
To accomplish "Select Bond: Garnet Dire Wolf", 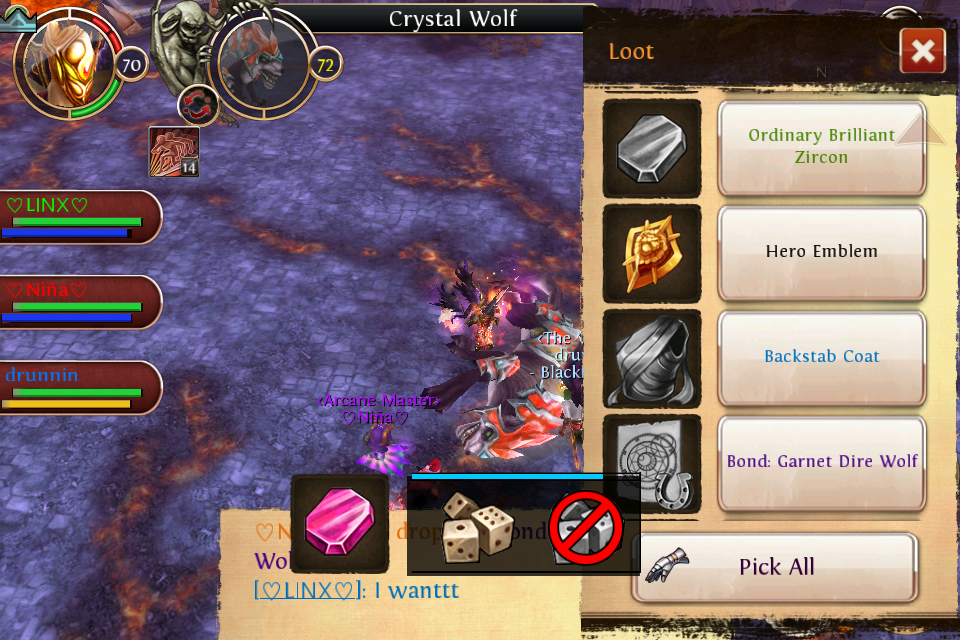I will tap(821, 462).
